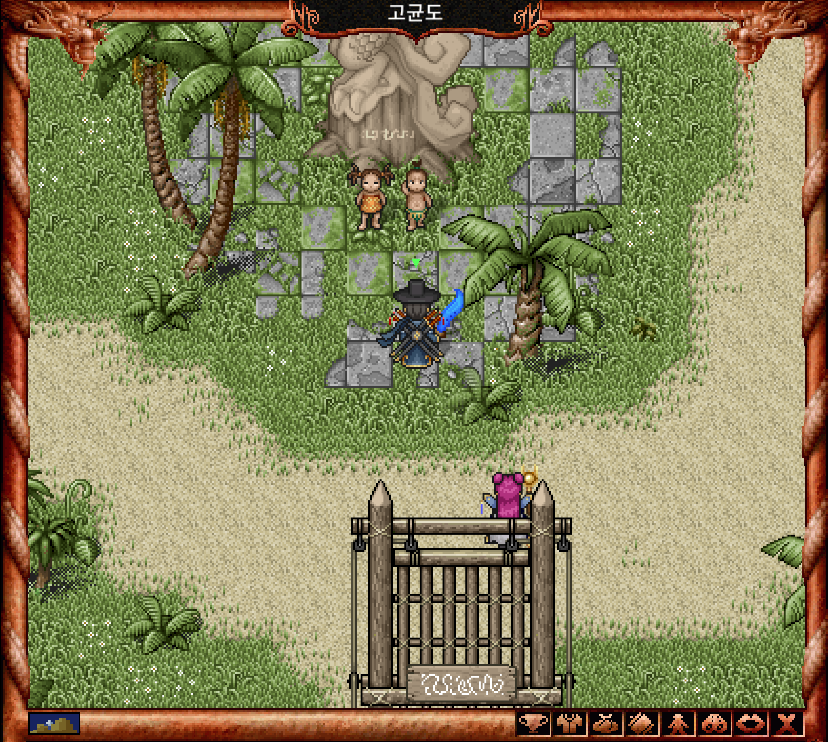
Task: Open the character figure icon
Action: tap(677, 724)
